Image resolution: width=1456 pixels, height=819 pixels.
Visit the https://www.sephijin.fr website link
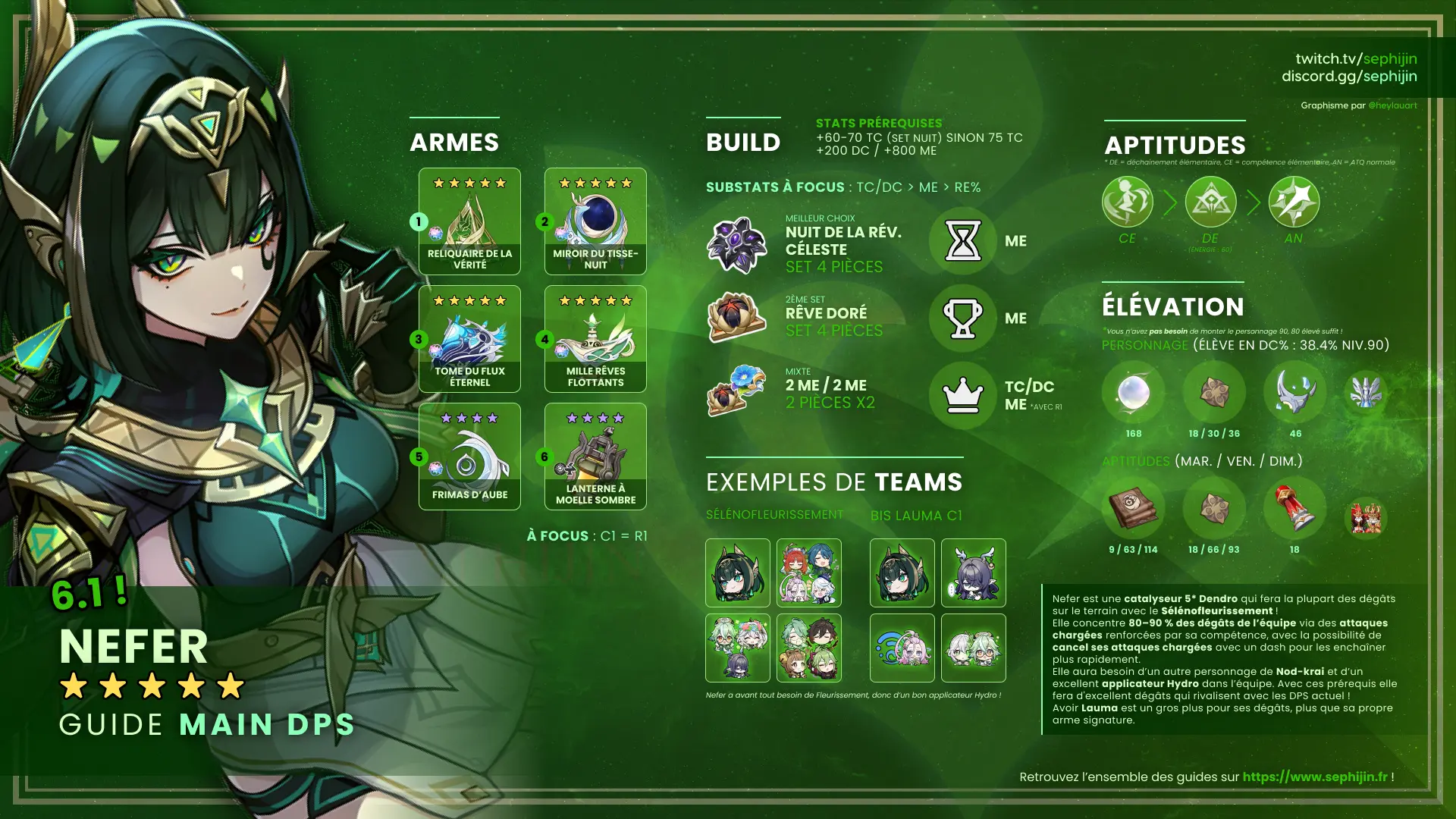click(1315, 777)
